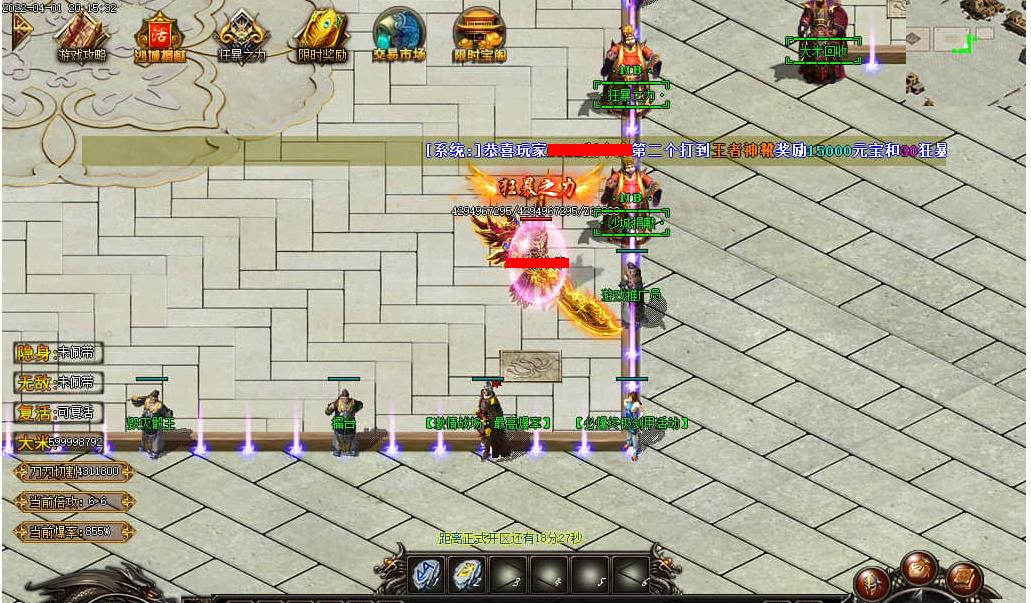
Task: Use the item in hotbar slot 2
Action: [x=467, y=576]
